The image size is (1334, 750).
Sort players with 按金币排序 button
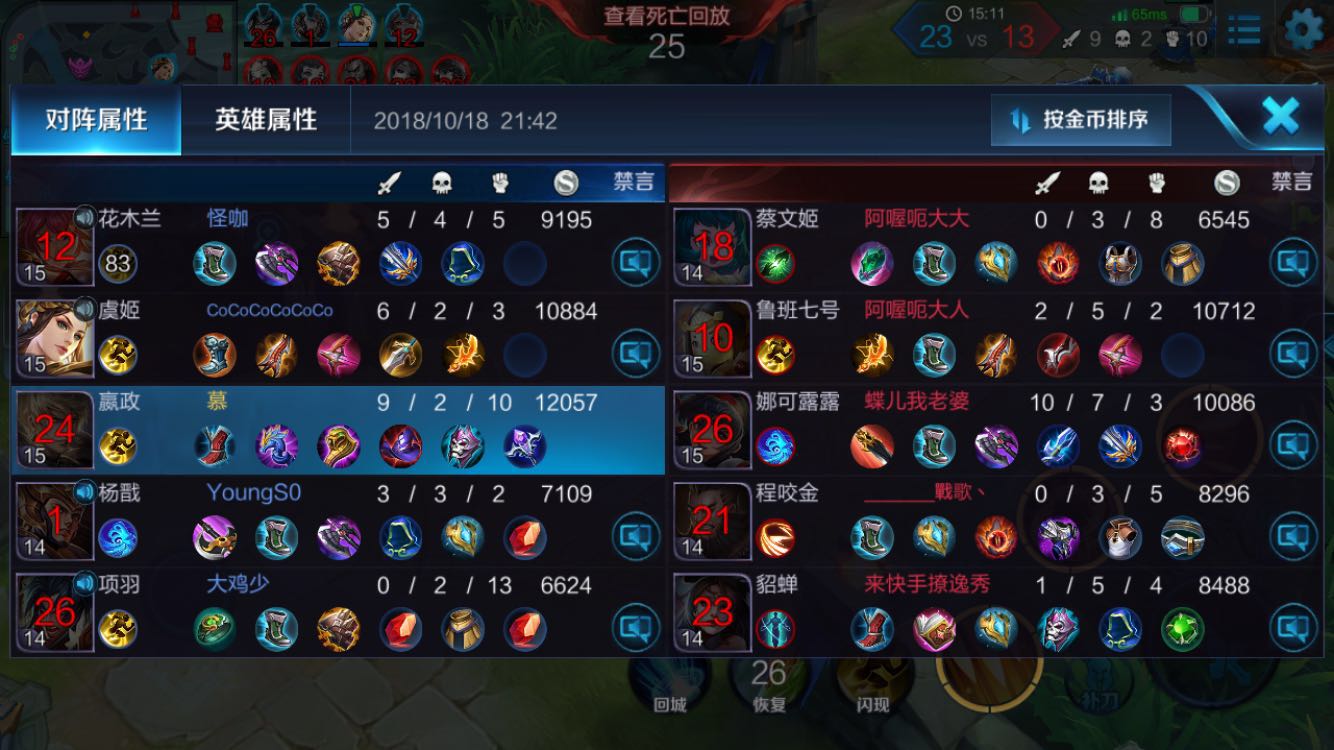click(1081, 120)
